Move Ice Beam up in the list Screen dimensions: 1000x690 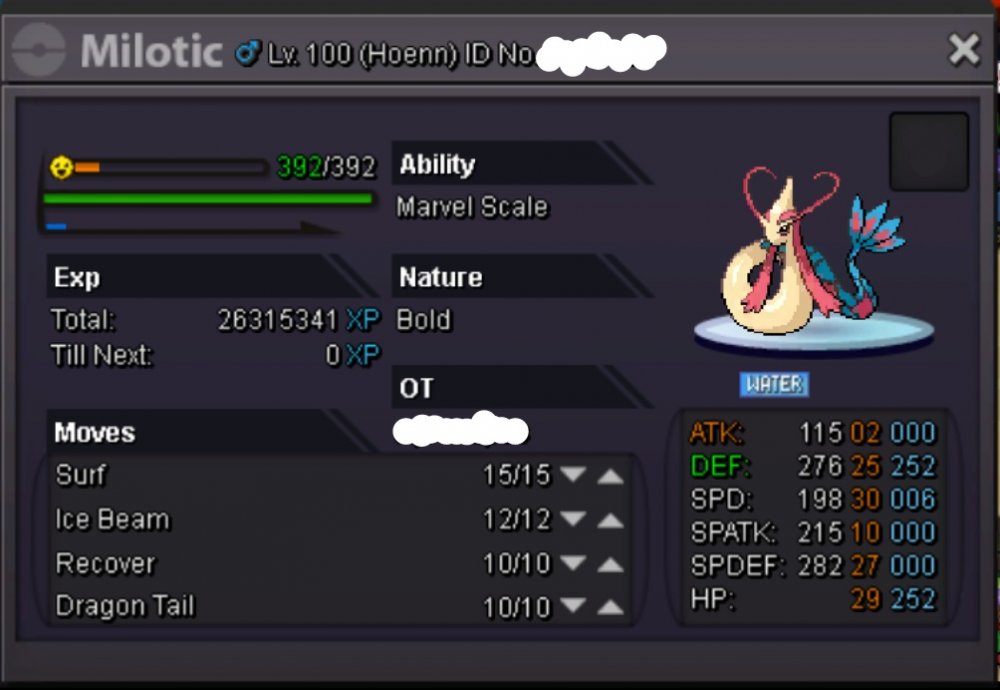click(610, 521)
